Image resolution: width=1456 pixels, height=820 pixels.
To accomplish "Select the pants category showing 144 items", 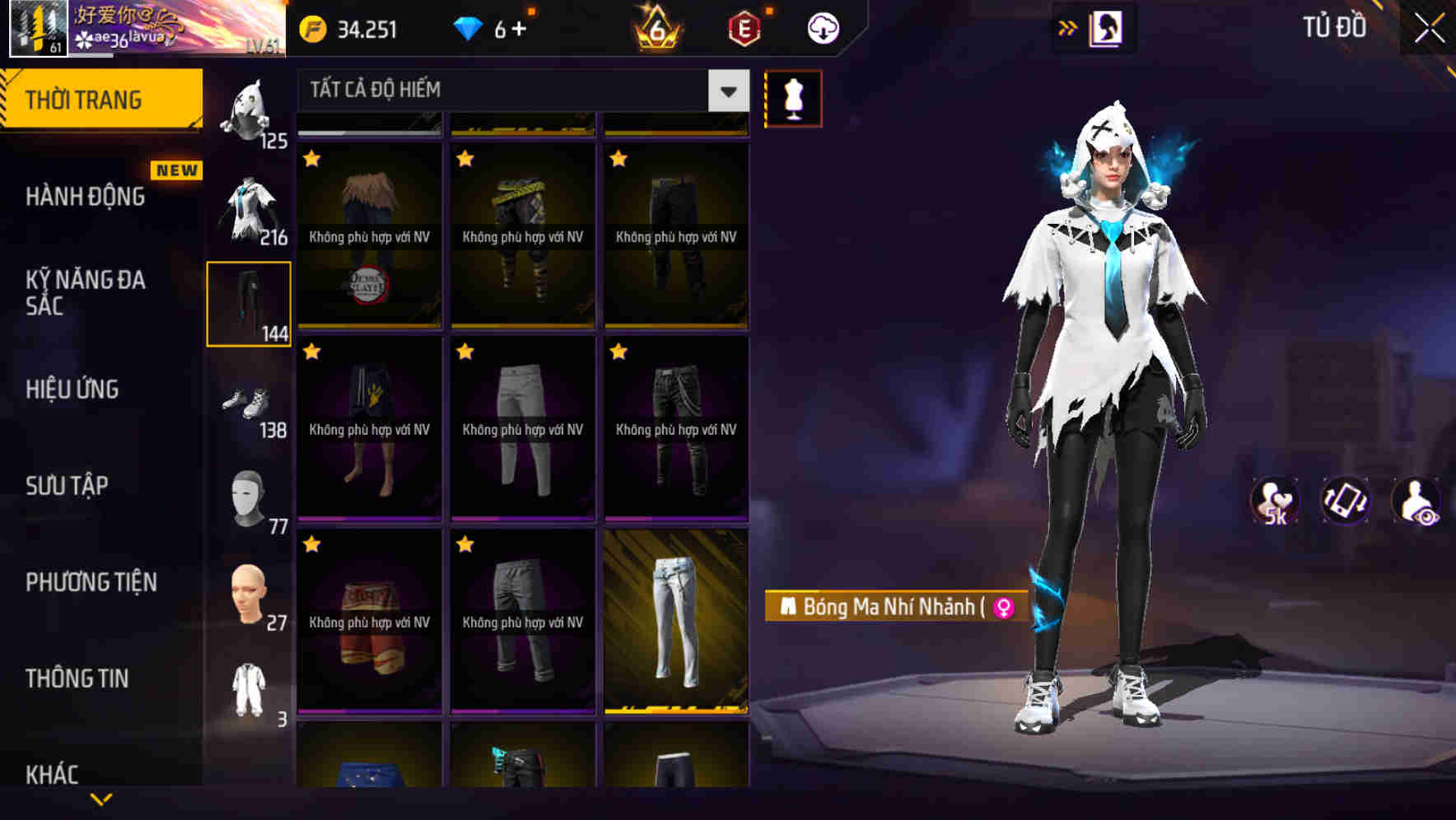I will coord(248,303).
